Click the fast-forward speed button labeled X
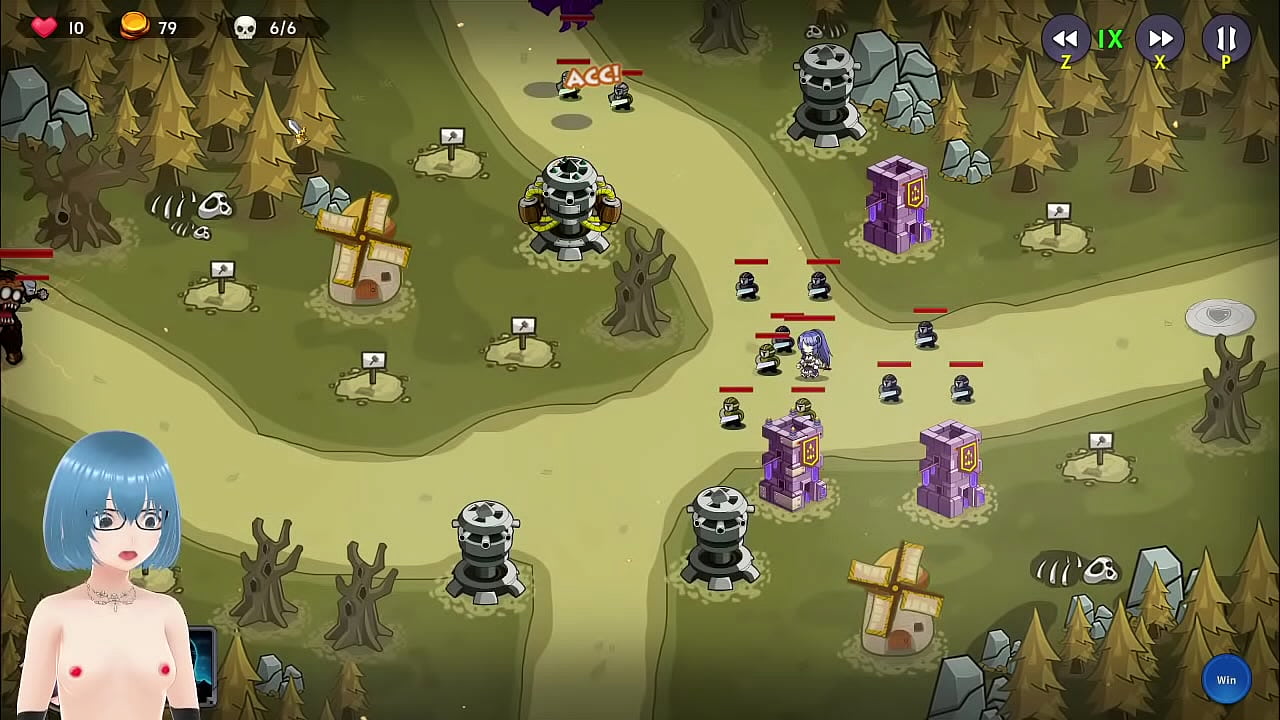The image size is (1280, 720). pyautogui.click(x=1160, y=40)
